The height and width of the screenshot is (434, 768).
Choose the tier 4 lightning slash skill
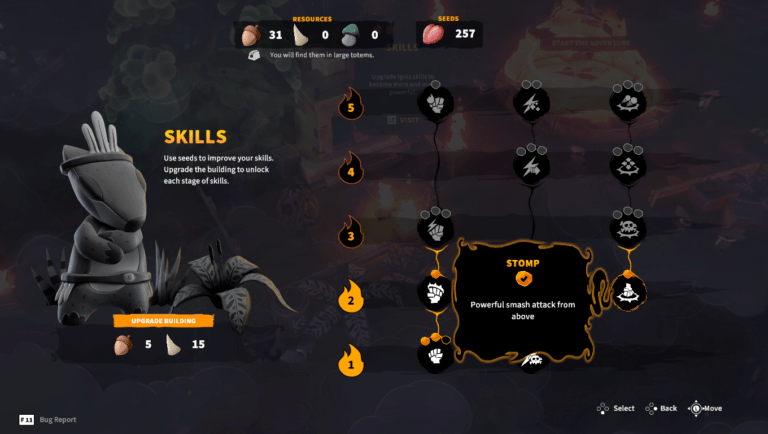[531, 165]
